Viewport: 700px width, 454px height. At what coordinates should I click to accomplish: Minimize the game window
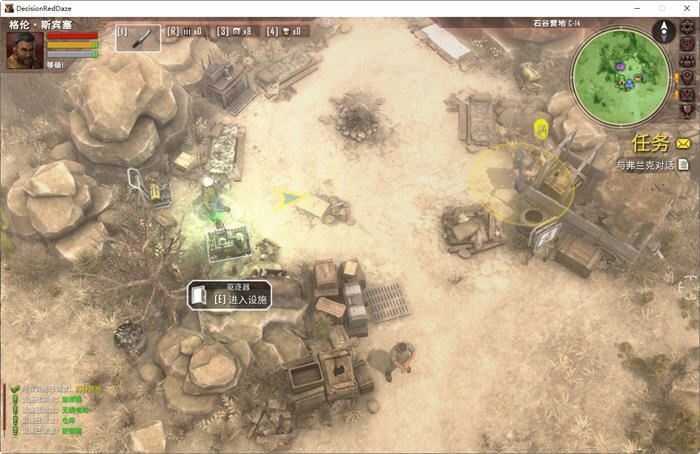[637, 8]
